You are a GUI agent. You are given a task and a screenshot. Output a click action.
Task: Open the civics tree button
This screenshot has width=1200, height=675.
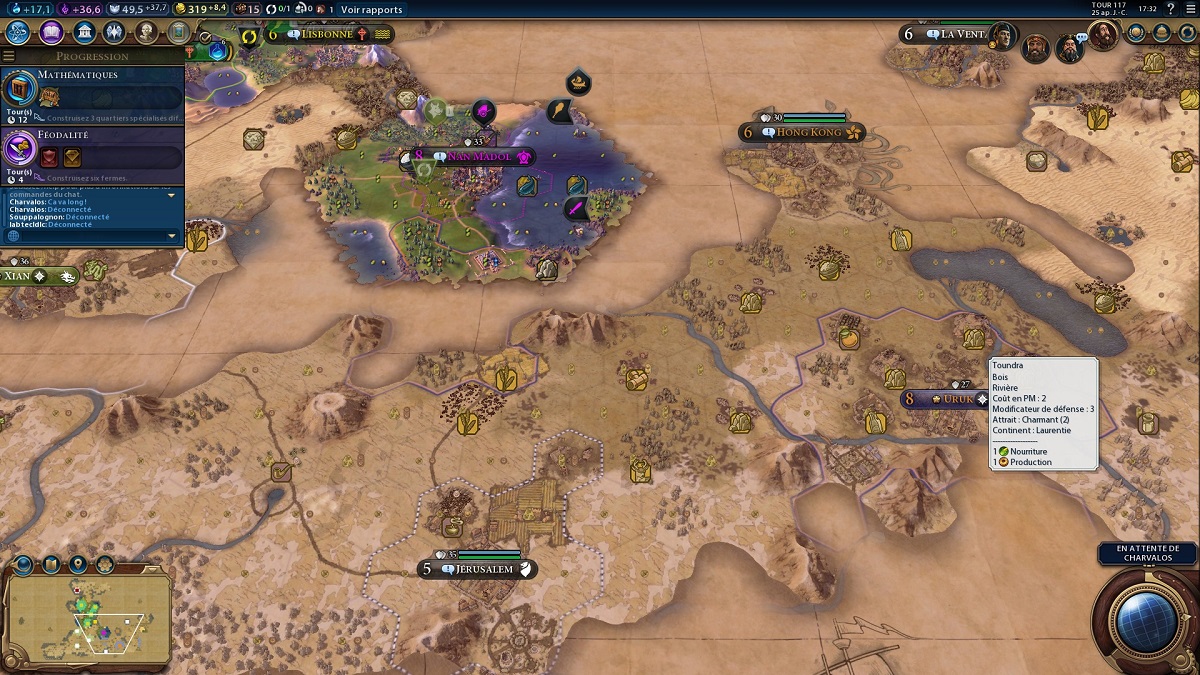(x=51, y=32)
